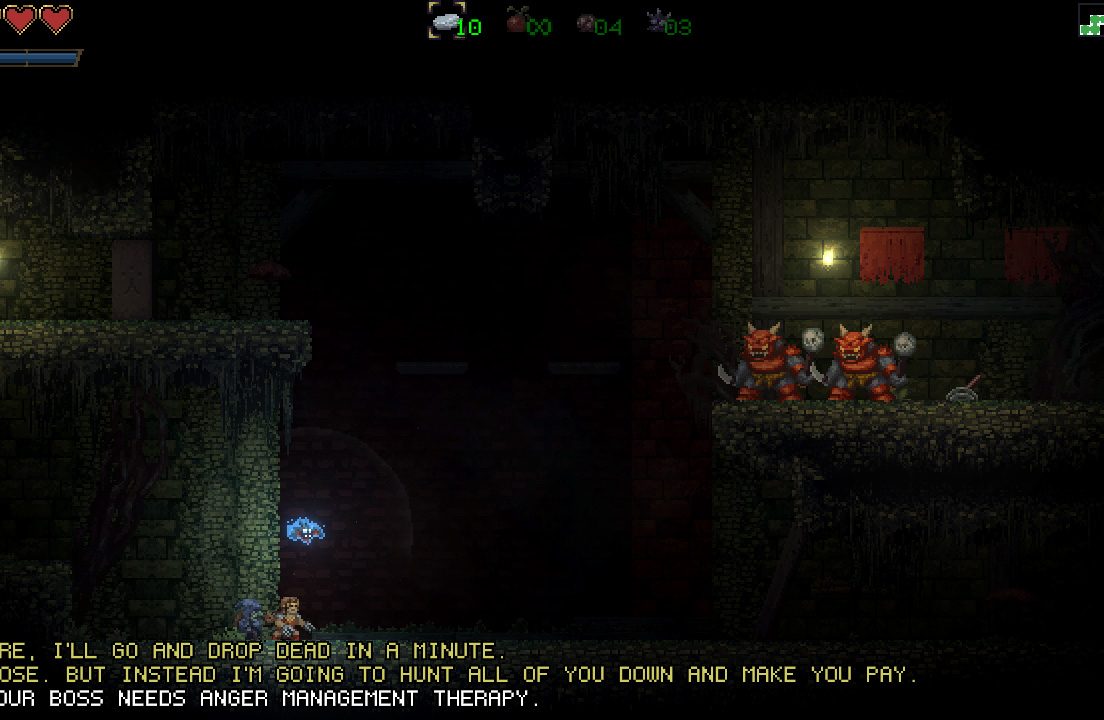
Task: Choose the red cherry bomb item
Action: coord(516,20)
